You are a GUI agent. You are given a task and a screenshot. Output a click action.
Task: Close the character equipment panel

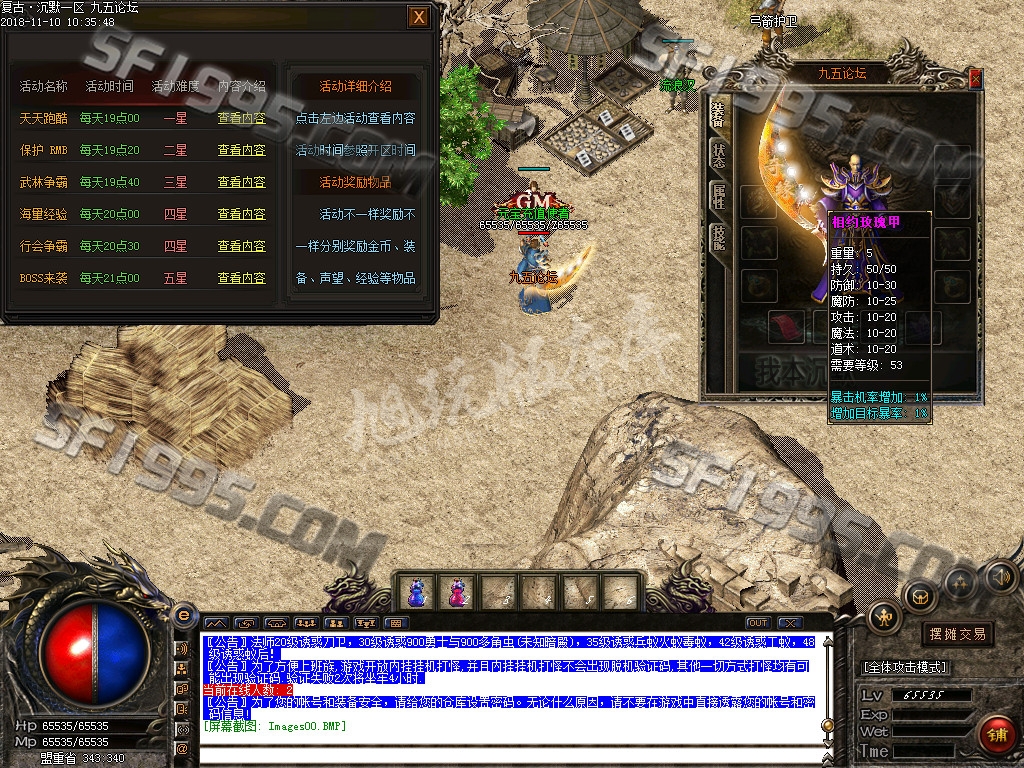pyautogui.click(x=976, y=79)
